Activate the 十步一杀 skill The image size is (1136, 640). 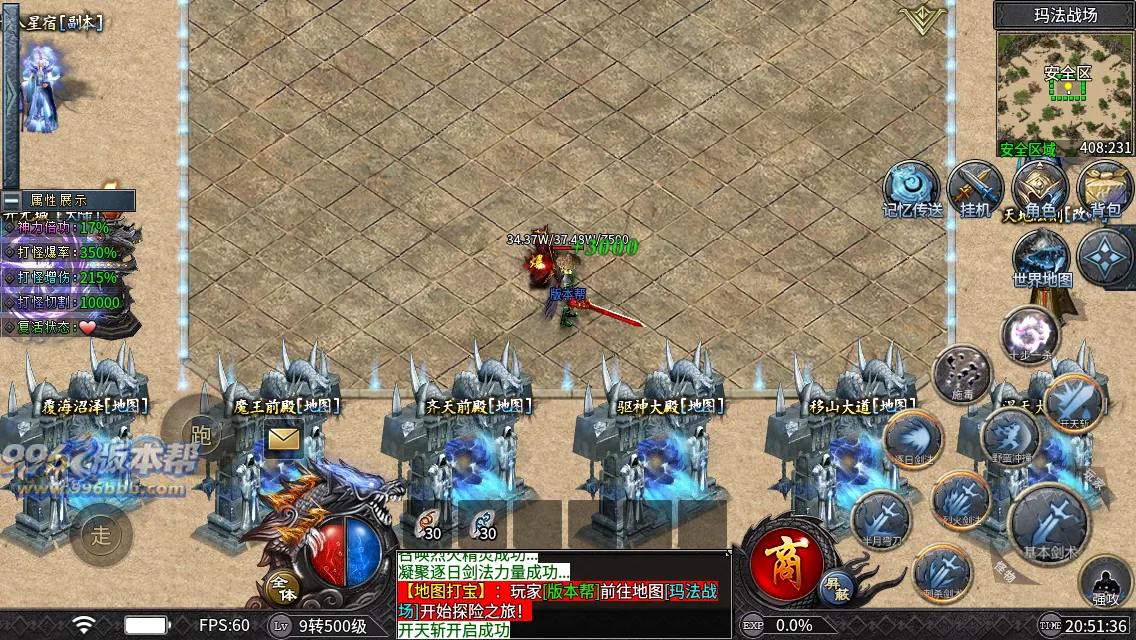click(1030, 333)
